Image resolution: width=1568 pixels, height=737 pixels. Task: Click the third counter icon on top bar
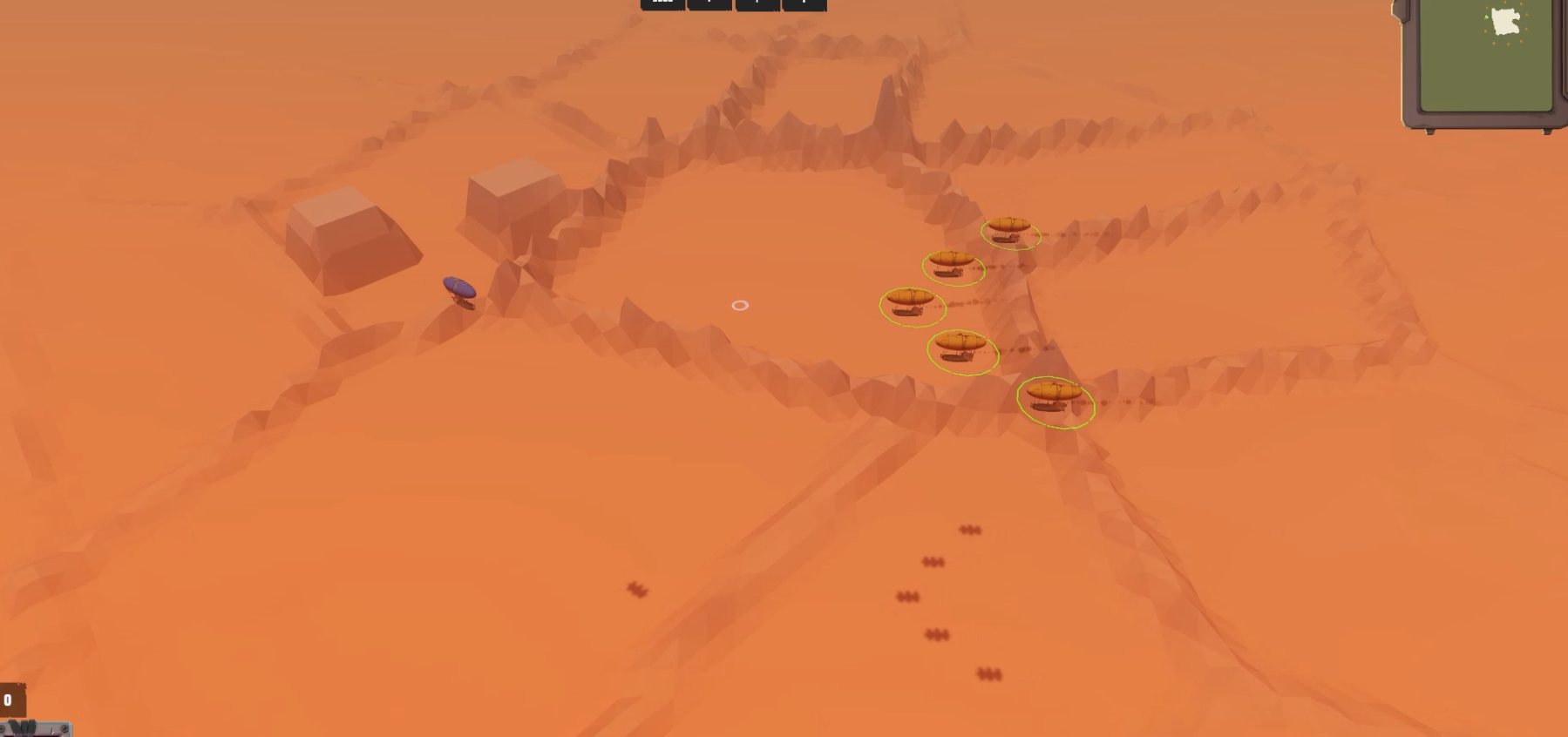coord(757,3)
